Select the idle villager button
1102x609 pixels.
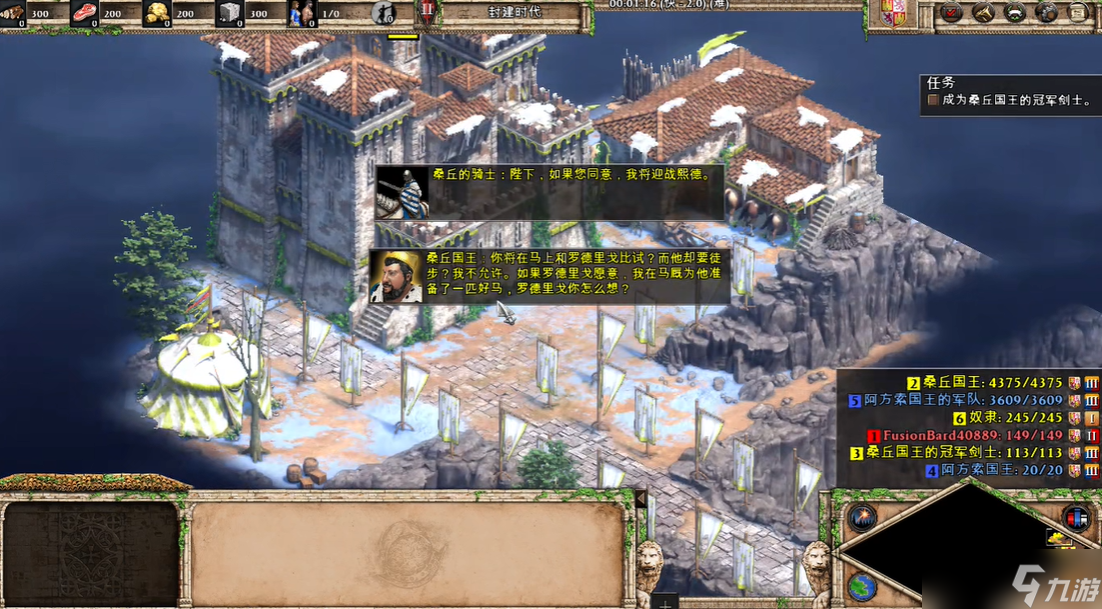coord(382,13)
